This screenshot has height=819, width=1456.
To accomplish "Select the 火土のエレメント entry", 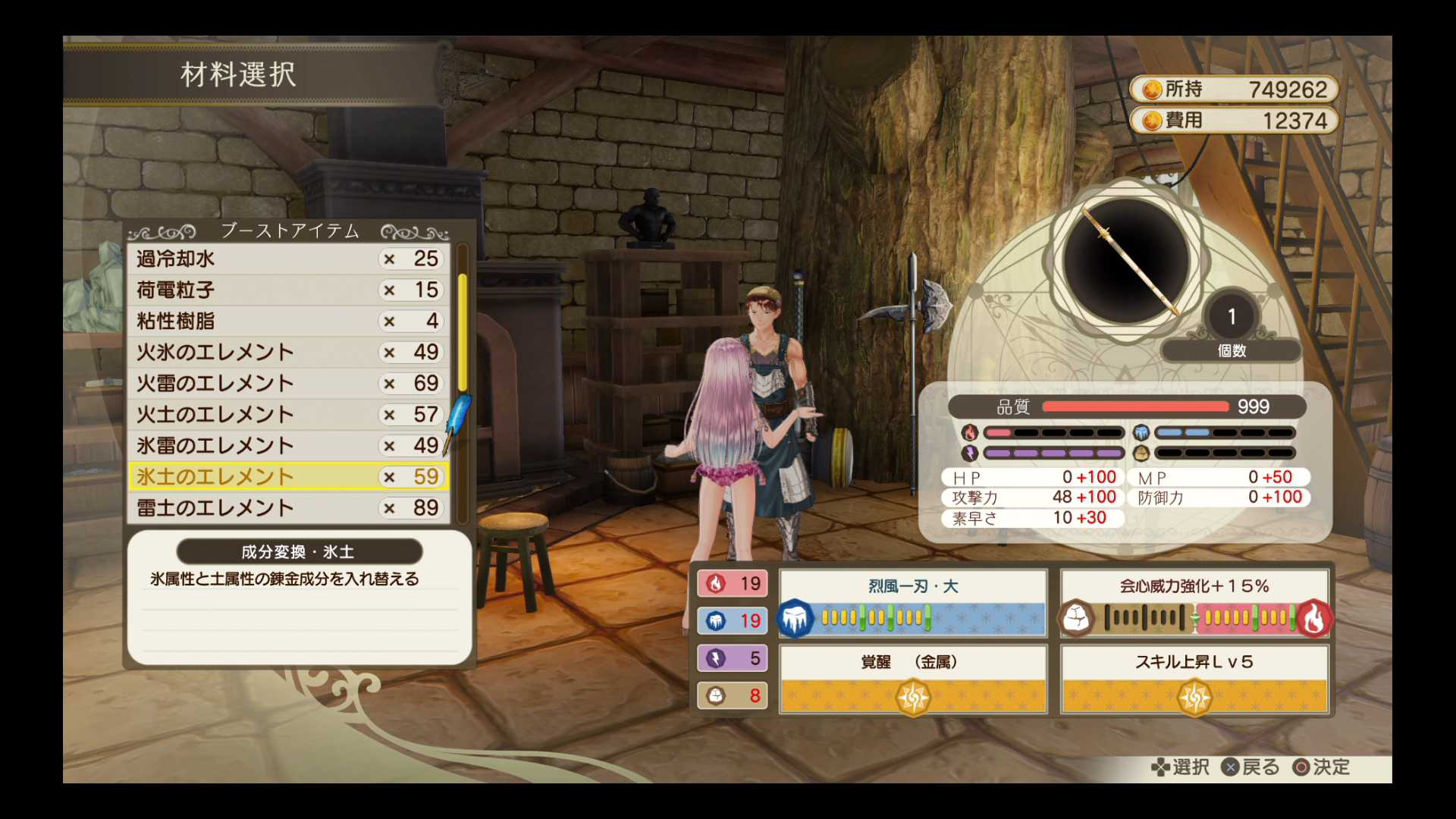I will tap(288, 415).
